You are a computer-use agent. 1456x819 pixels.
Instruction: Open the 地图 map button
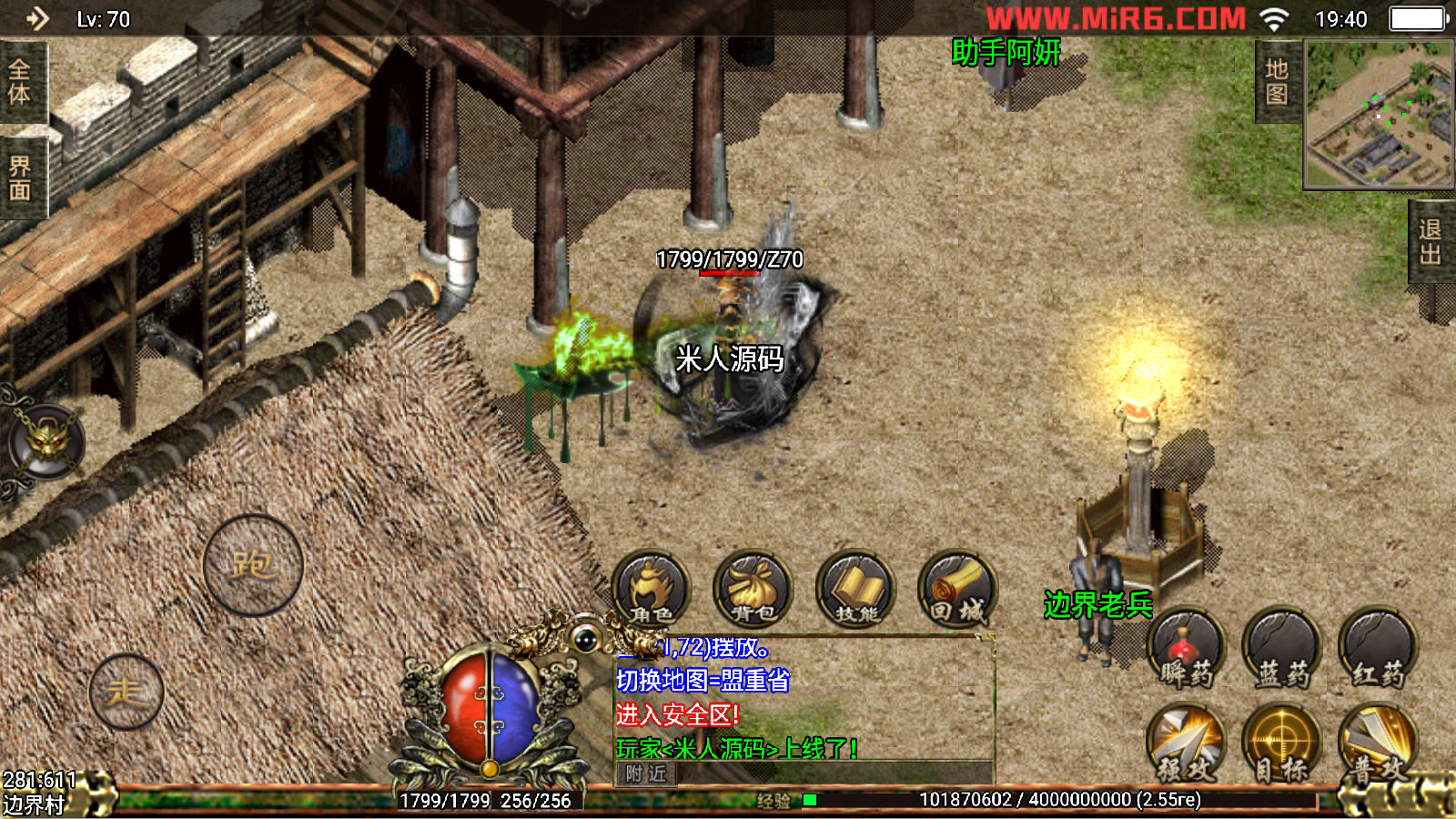coord(1277,82)
